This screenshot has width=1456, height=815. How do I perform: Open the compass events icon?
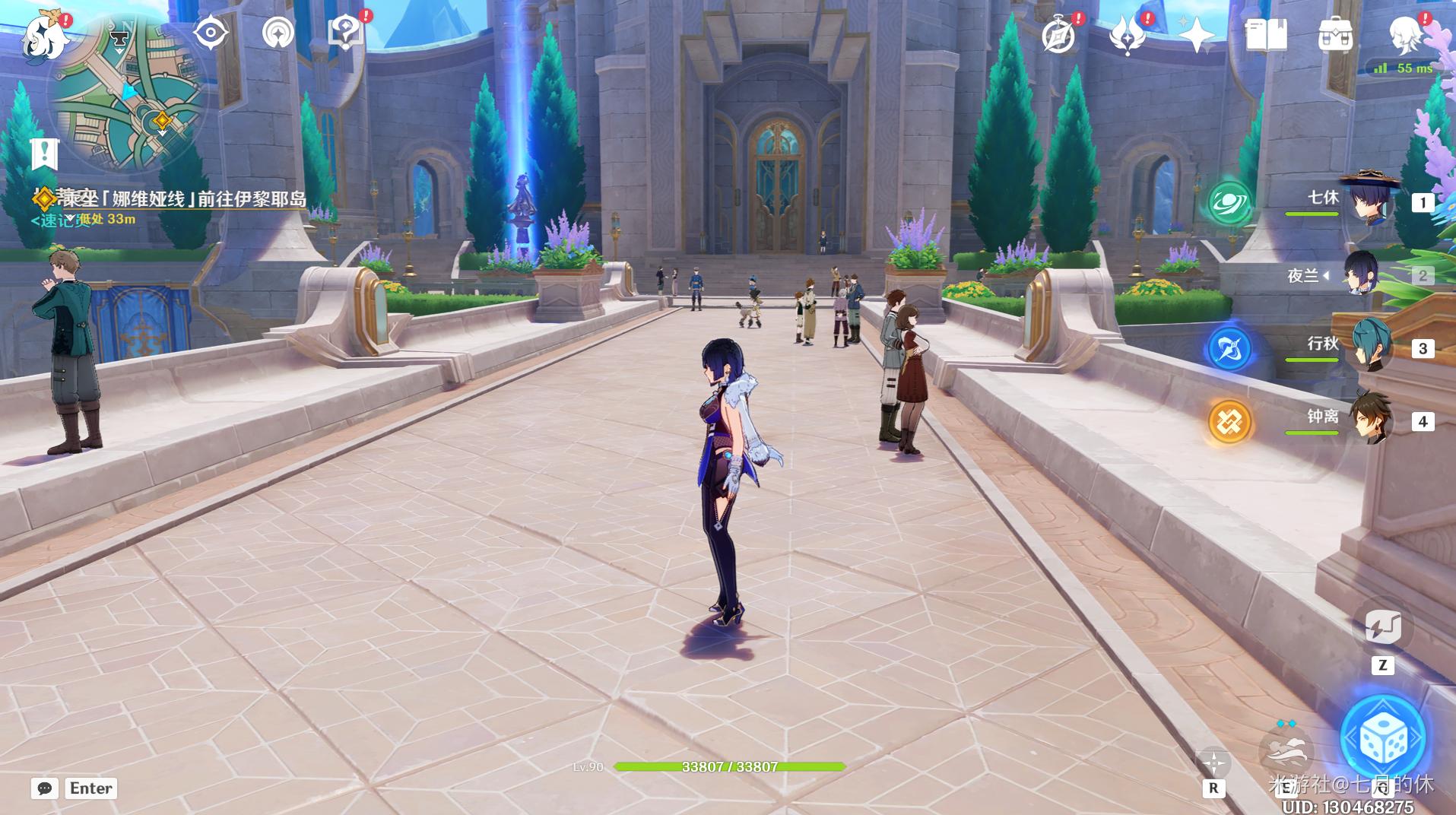[x=1058, y=35]
